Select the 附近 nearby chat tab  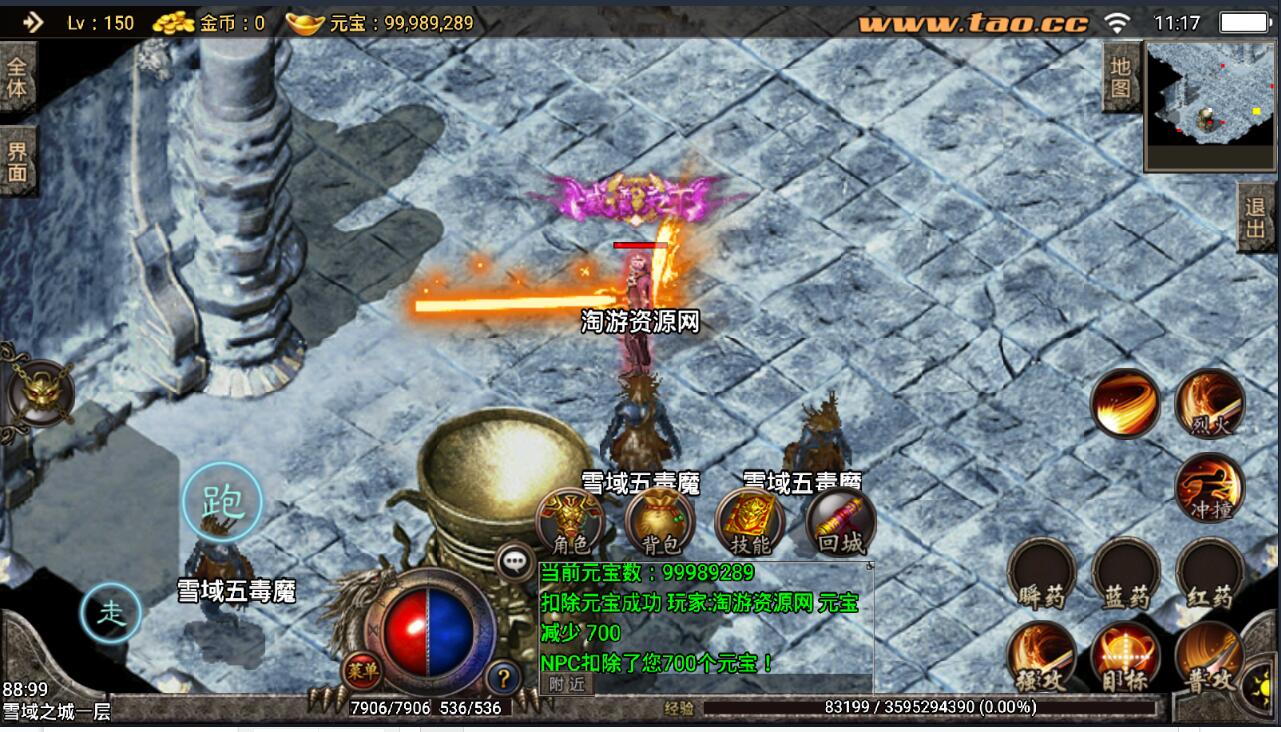click(567, 684)
